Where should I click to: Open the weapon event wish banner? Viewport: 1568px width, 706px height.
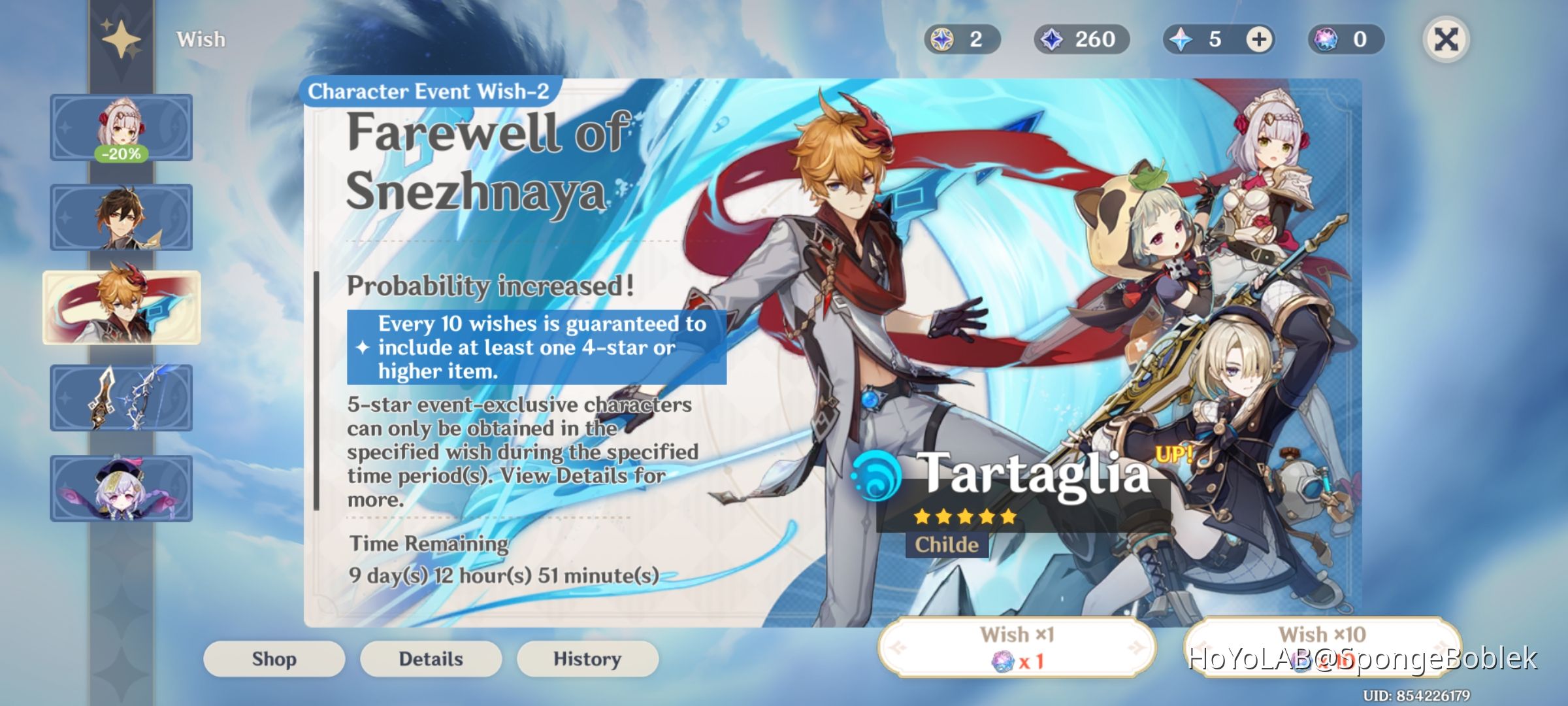(120, 397)
